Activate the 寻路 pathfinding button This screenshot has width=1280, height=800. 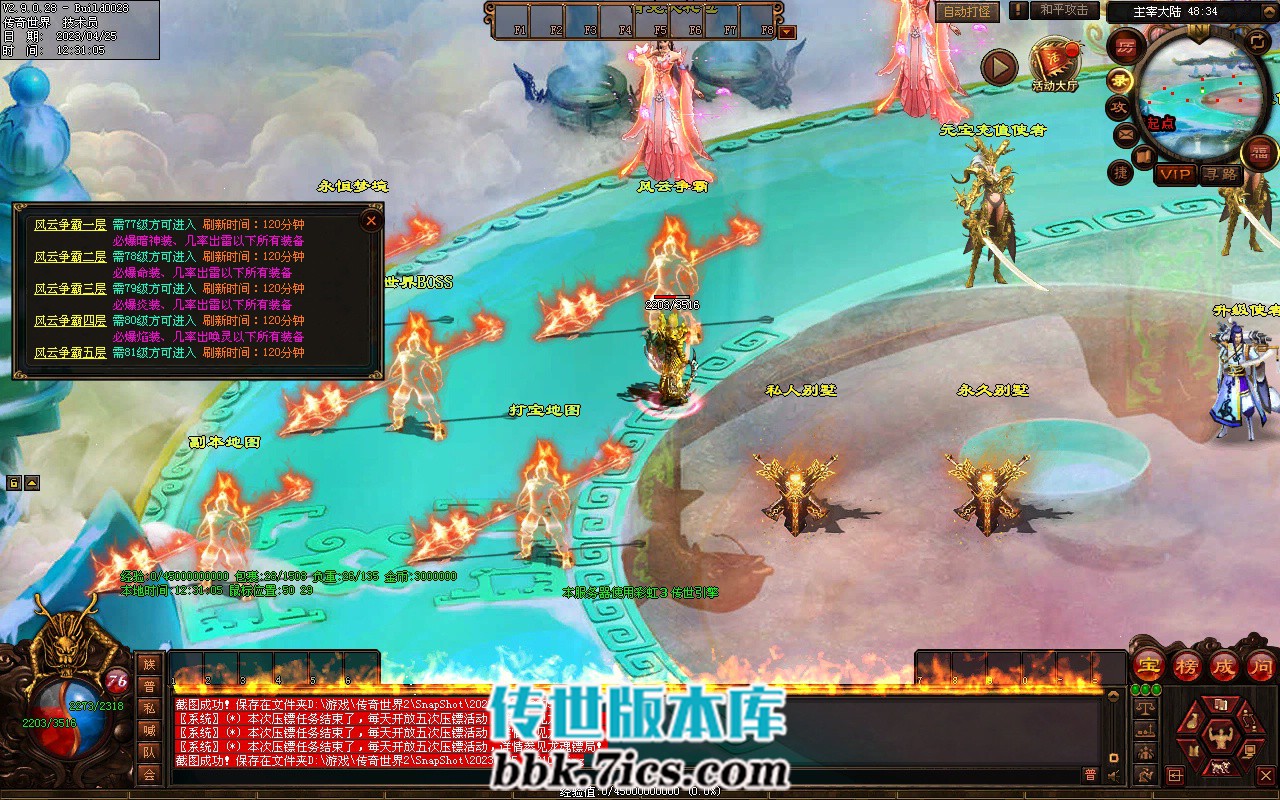tap(1220, 174)
